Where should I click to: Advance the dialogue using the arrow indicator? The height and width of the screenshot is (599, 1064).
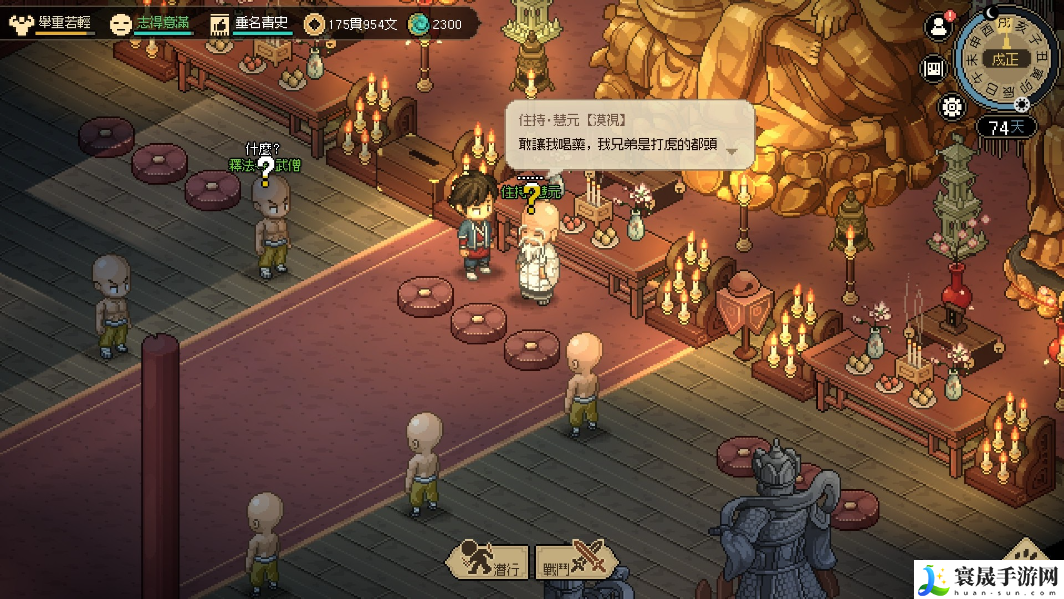(x=732, y=150)
